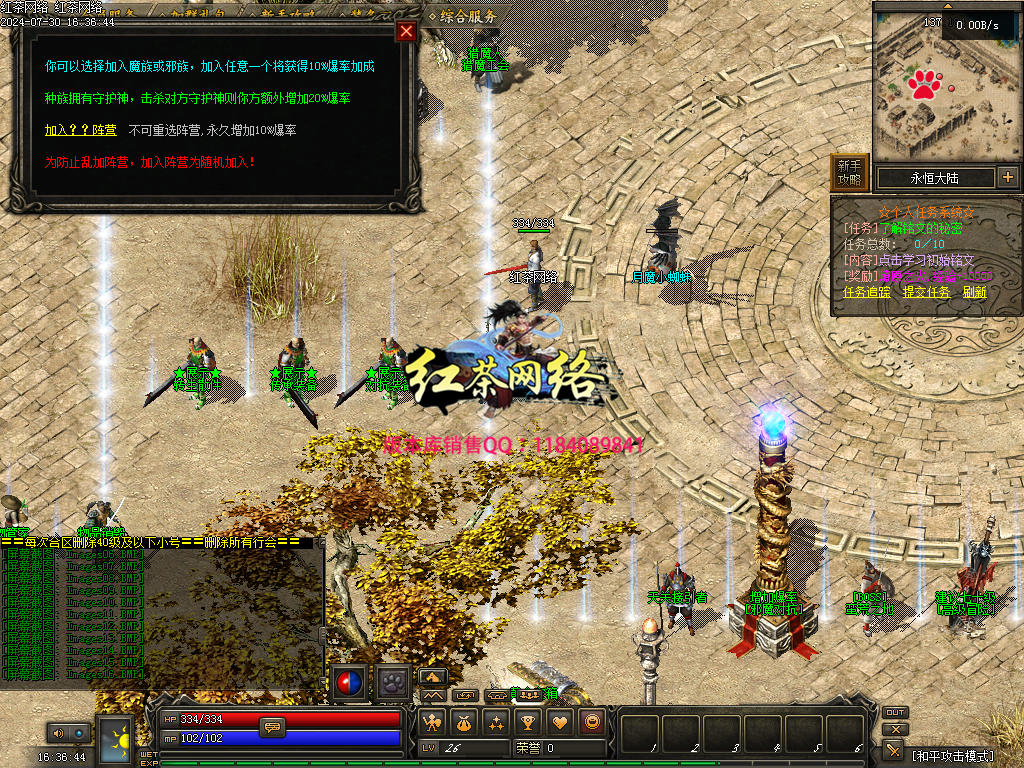This screenshot has width=1024, height=768.
Task: Click the round gold coin shop icon
Action: tap(592, 721)
